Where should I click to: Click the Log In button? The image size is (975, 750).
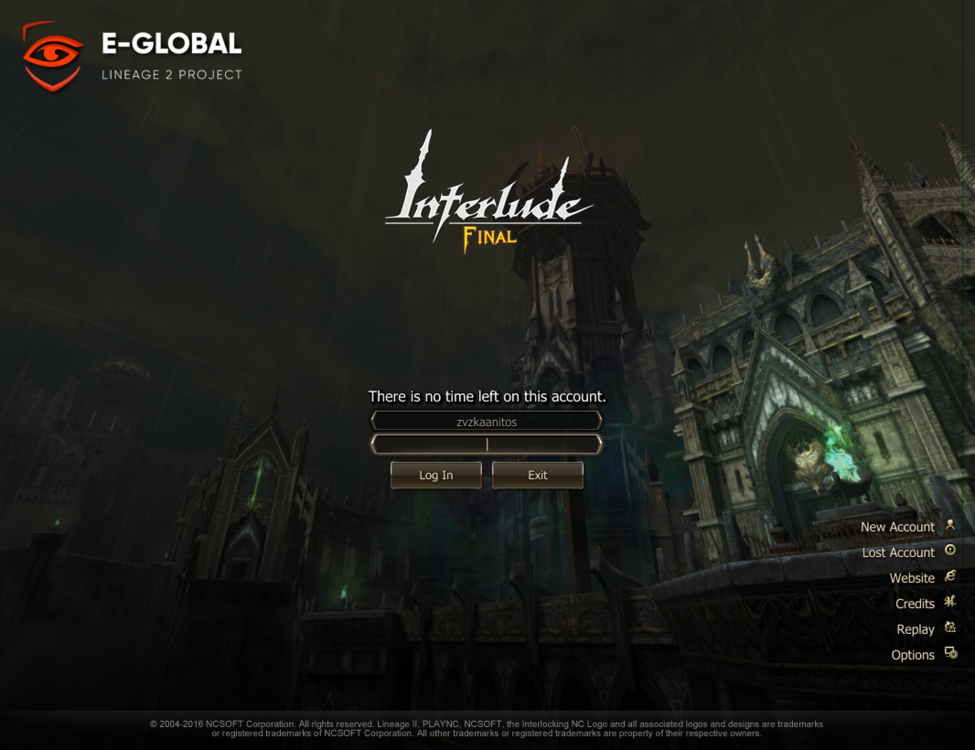coord(436,475)
